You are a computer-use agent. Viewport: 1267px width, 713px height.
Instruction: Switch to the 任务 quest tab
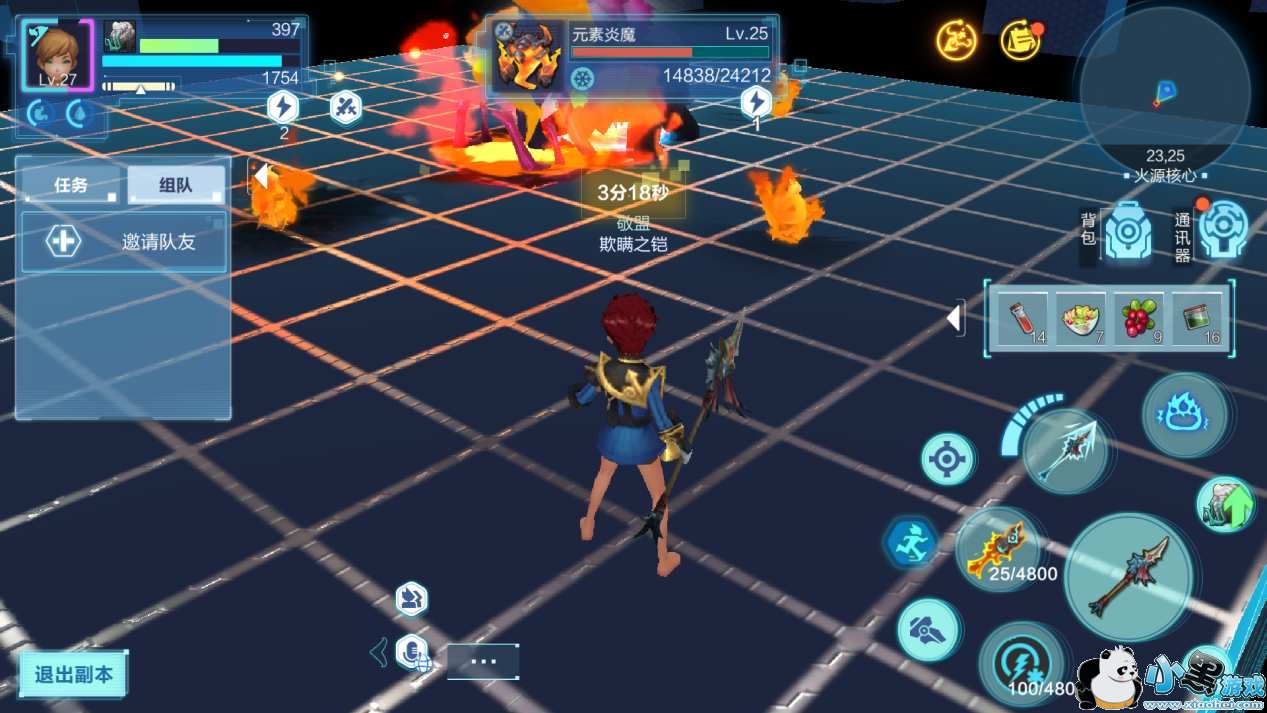pos(72,185)
